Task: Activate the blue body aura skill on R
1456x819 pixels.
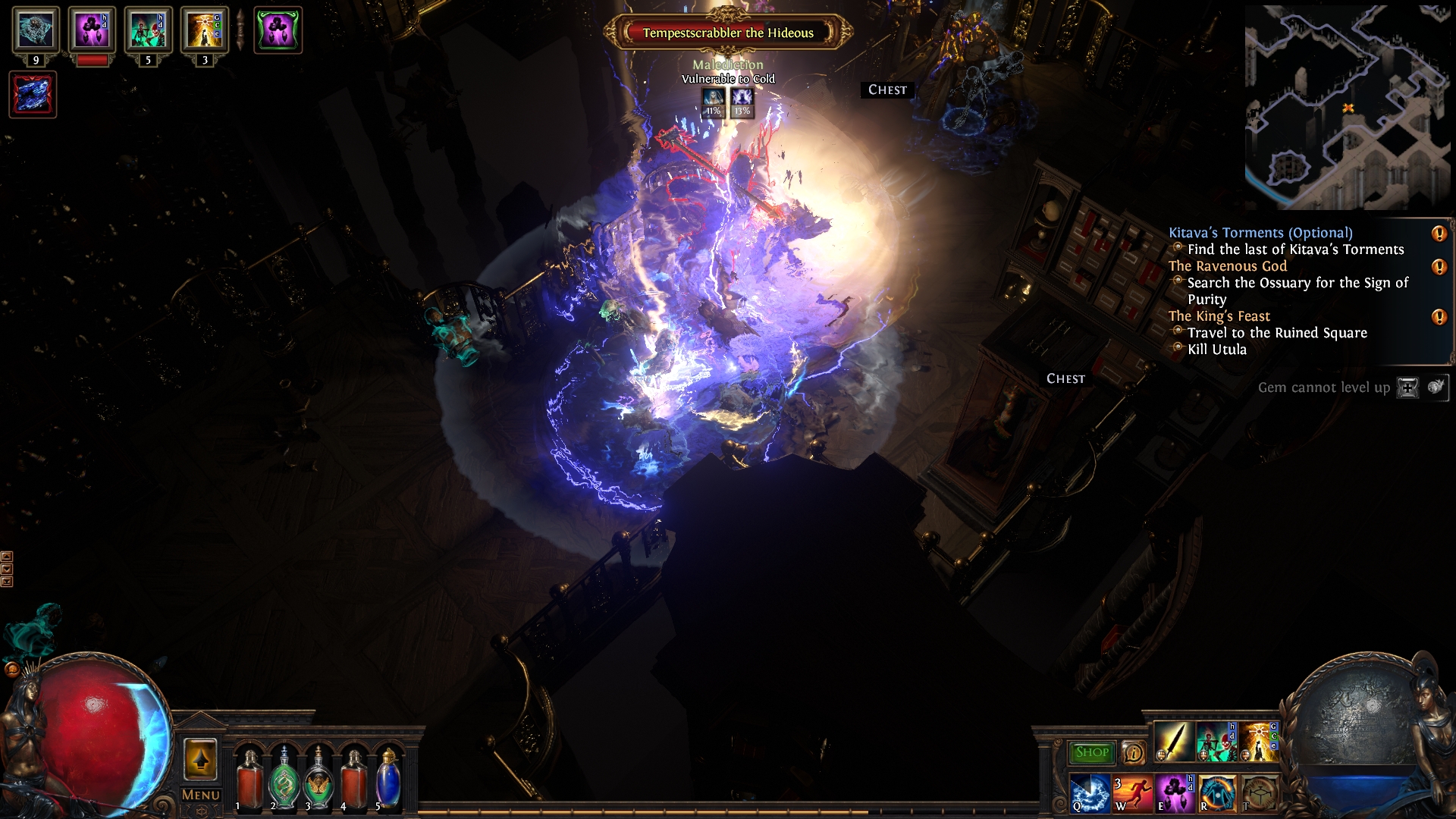Action: click(x=1216, y=793)
